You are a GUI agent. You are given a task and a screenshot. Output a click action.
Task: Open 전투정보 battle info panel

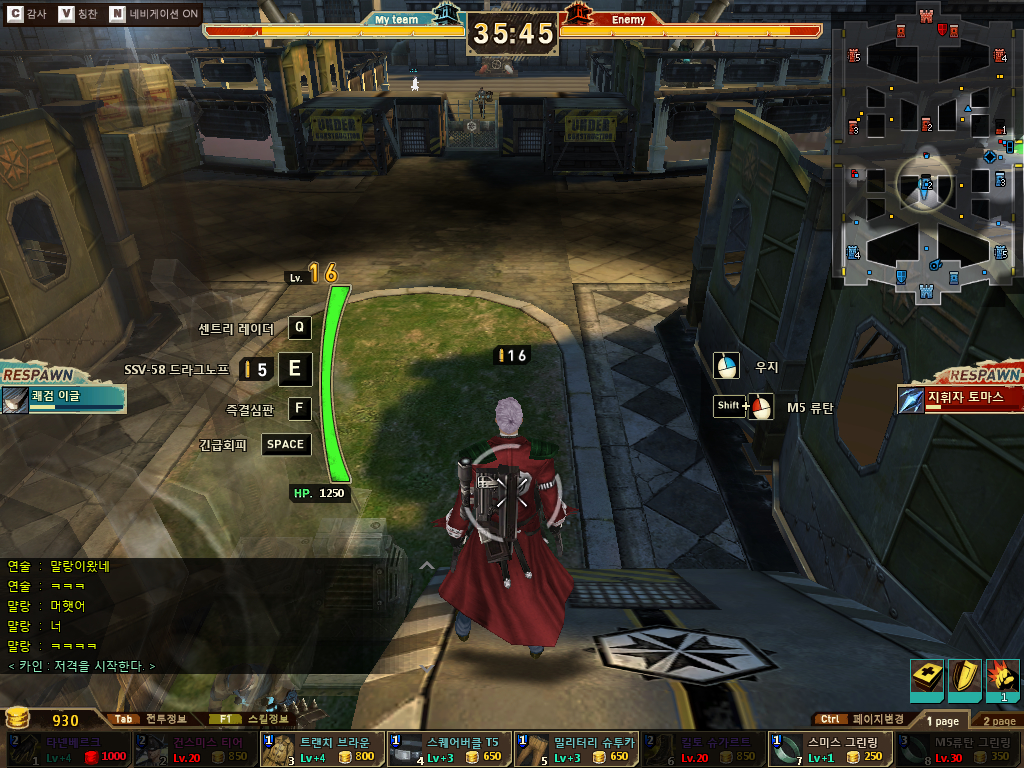click(150, 719)
